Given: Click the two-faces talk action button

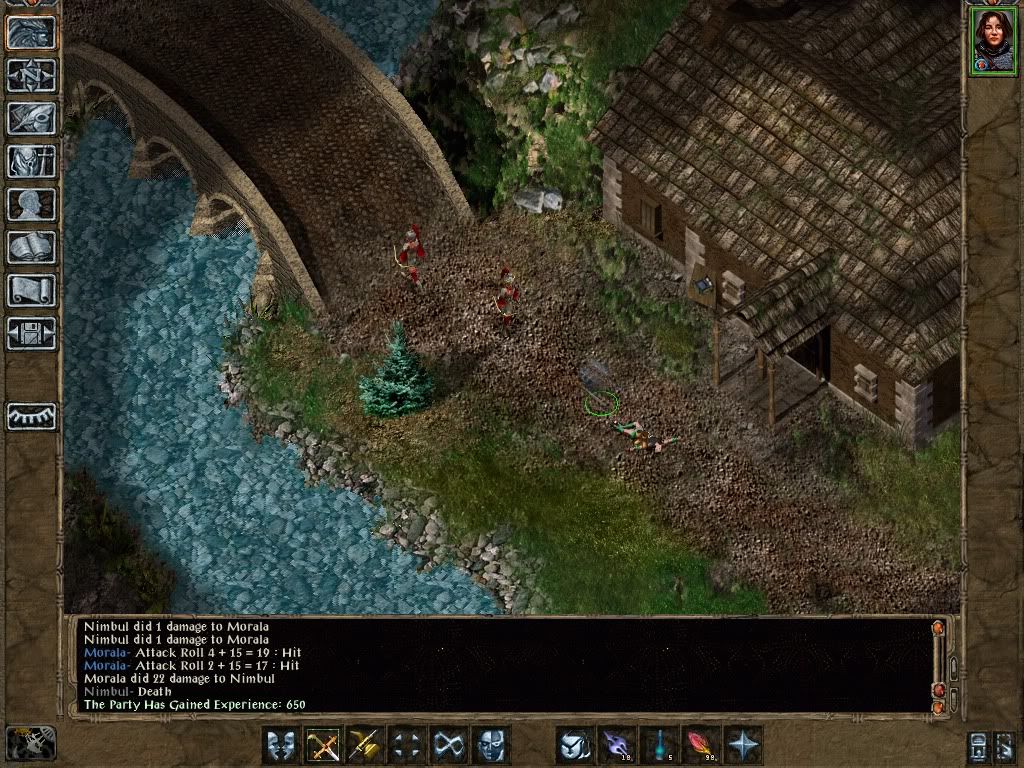Looking at the screenshot, I should 282,746.
